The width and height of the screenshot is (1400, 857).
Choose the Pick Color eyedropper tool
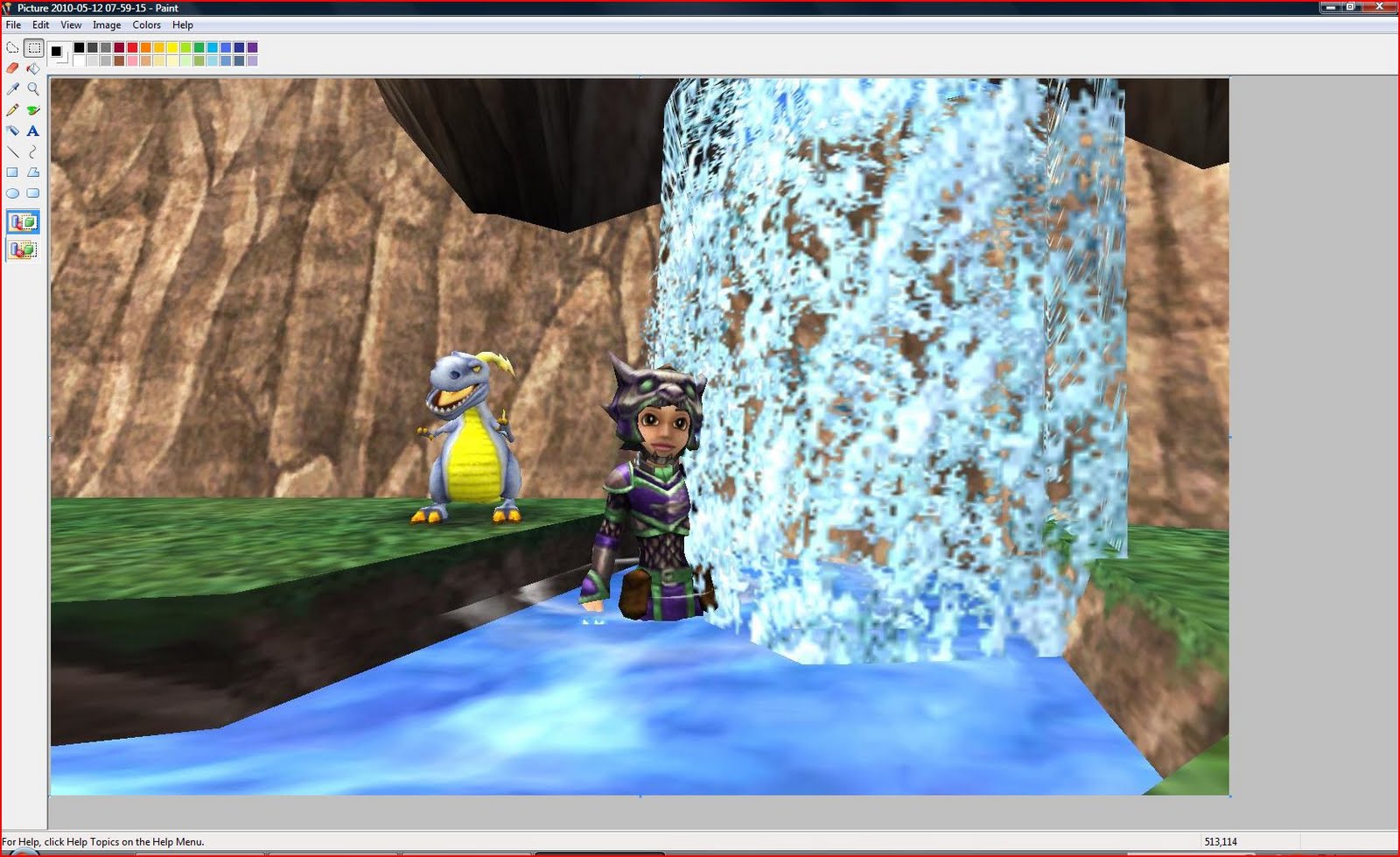11,88
